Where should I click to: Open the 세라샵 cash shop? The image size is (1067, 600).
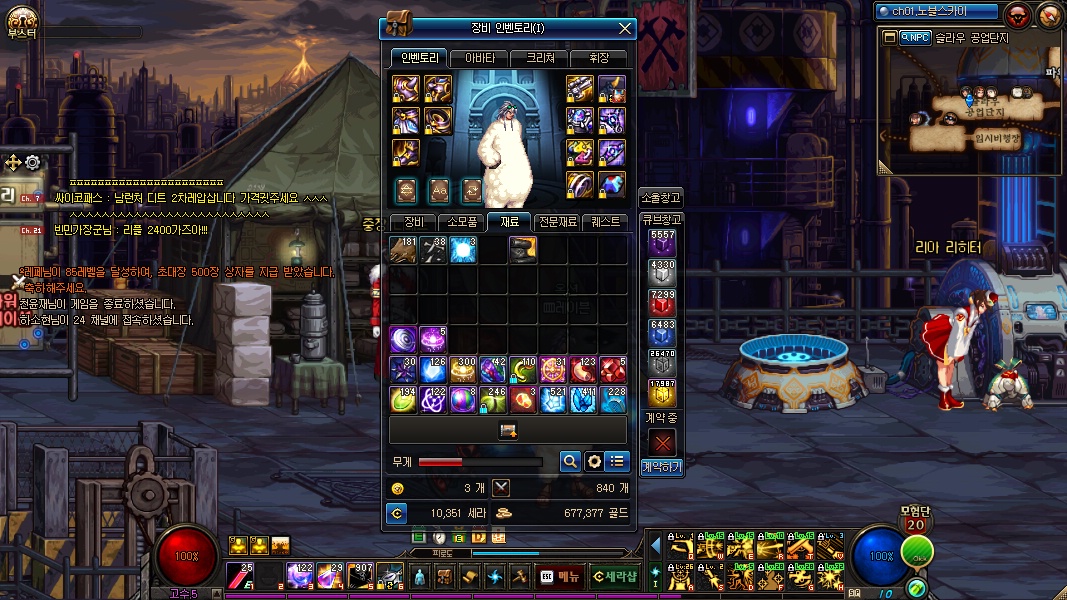pyautogui.click(x=613, y=575)
